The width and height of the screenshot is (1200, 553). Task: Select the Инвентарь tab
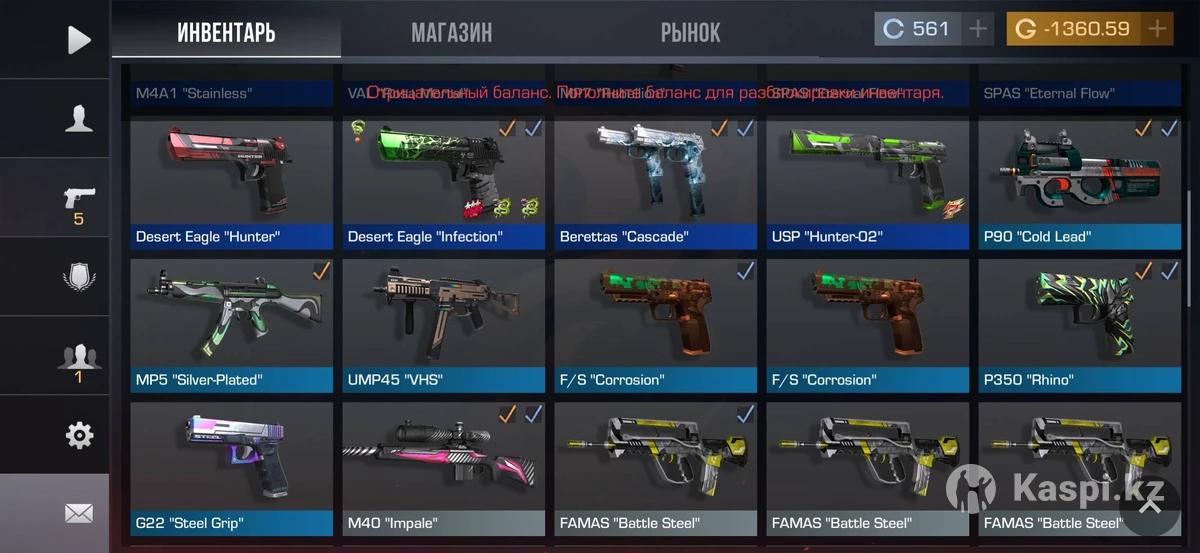[x=226, y=33]
